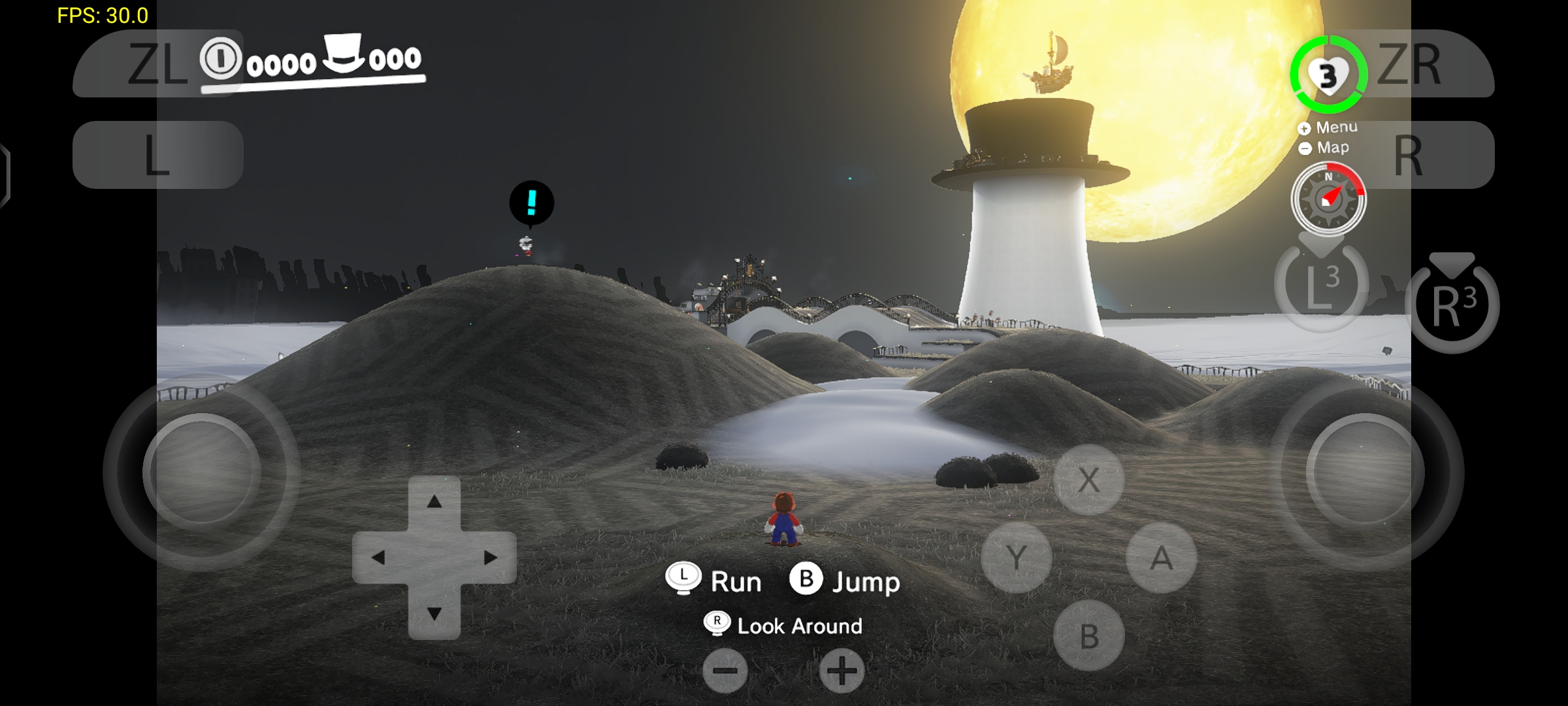Tap the FPS counter overlay
Screen dimensions: 1568x706
pos(101,14)
